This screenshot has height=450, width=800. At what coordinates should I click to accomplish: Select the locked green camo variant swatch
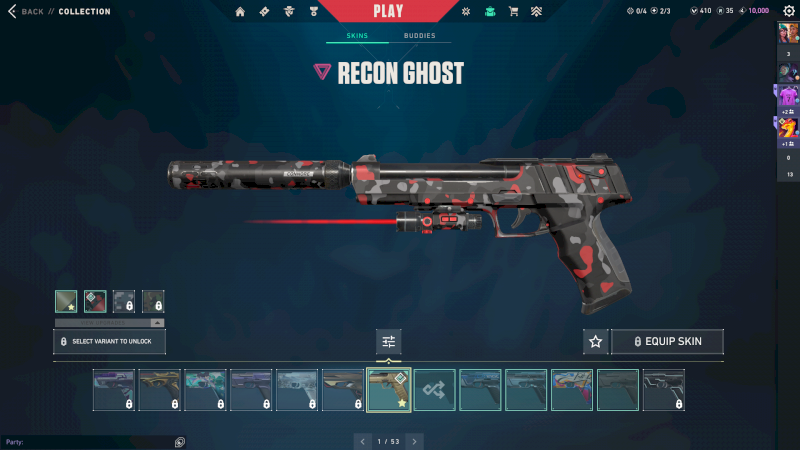[x=153, y=301]
